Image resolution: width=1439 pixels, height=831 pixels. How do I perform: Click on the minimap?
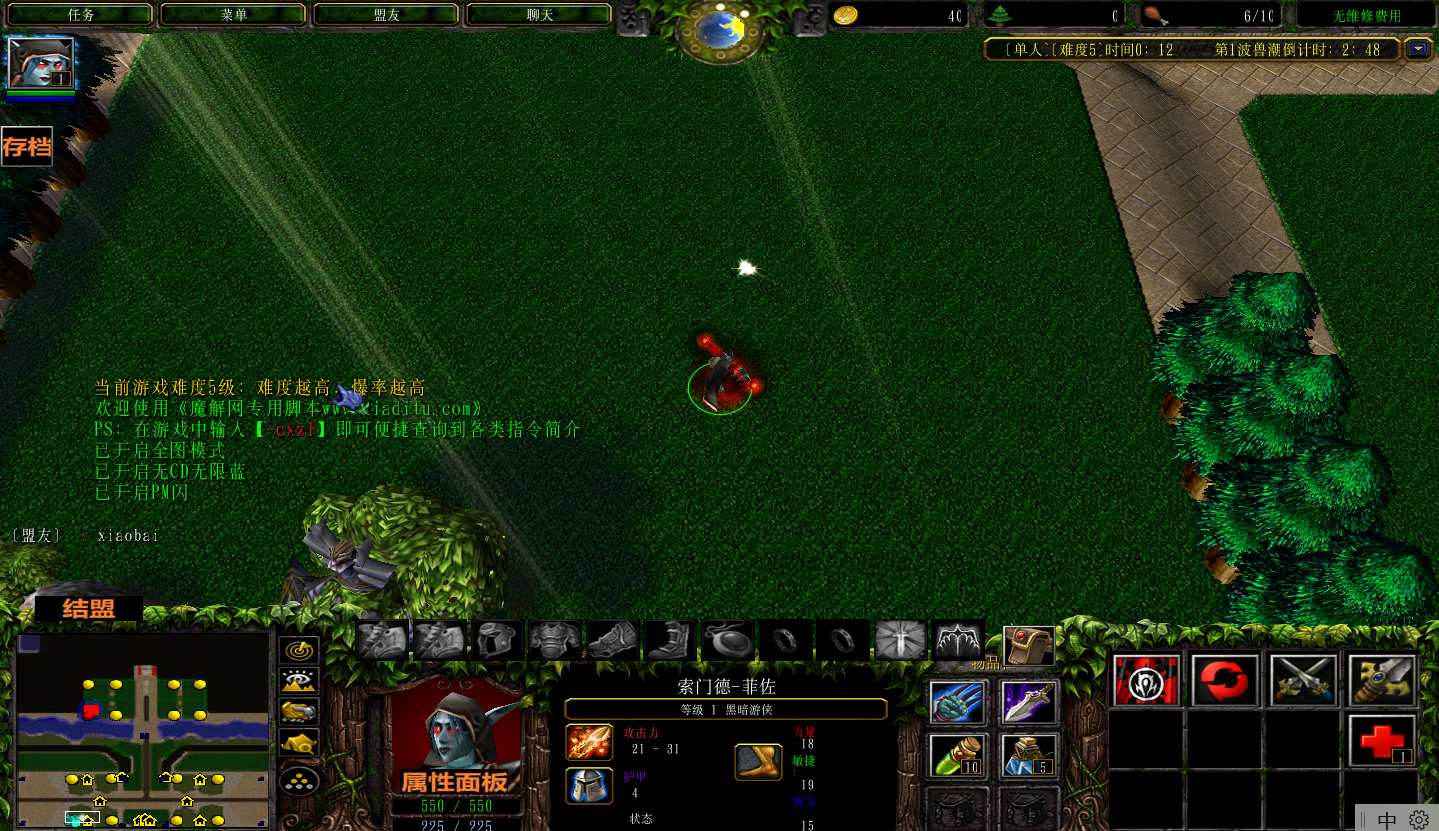[x=143, y=730]
